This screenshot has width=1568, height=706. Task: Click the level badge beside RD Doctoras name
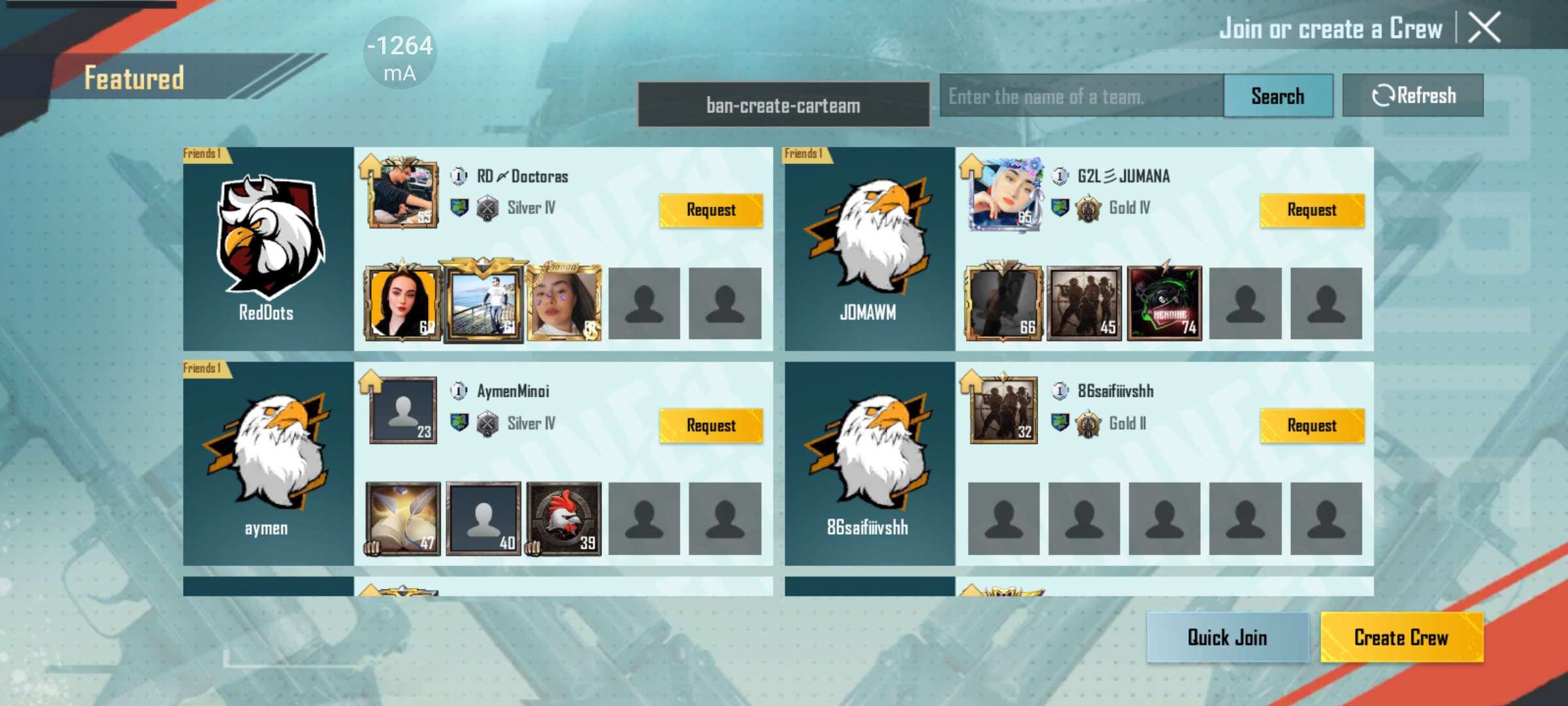pos(457,176)
